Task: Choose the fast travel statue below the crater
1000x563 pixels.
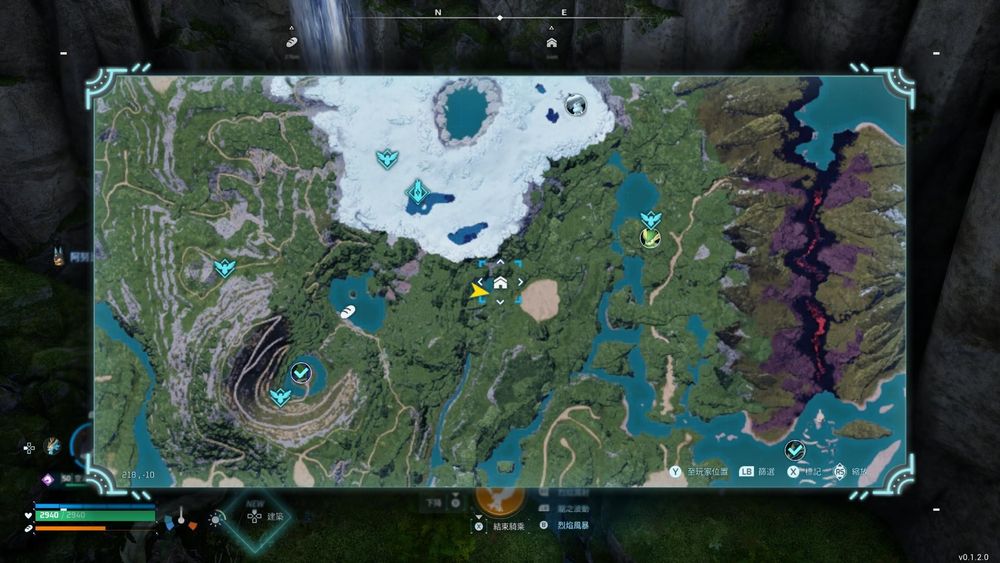Action: [281, 397]
